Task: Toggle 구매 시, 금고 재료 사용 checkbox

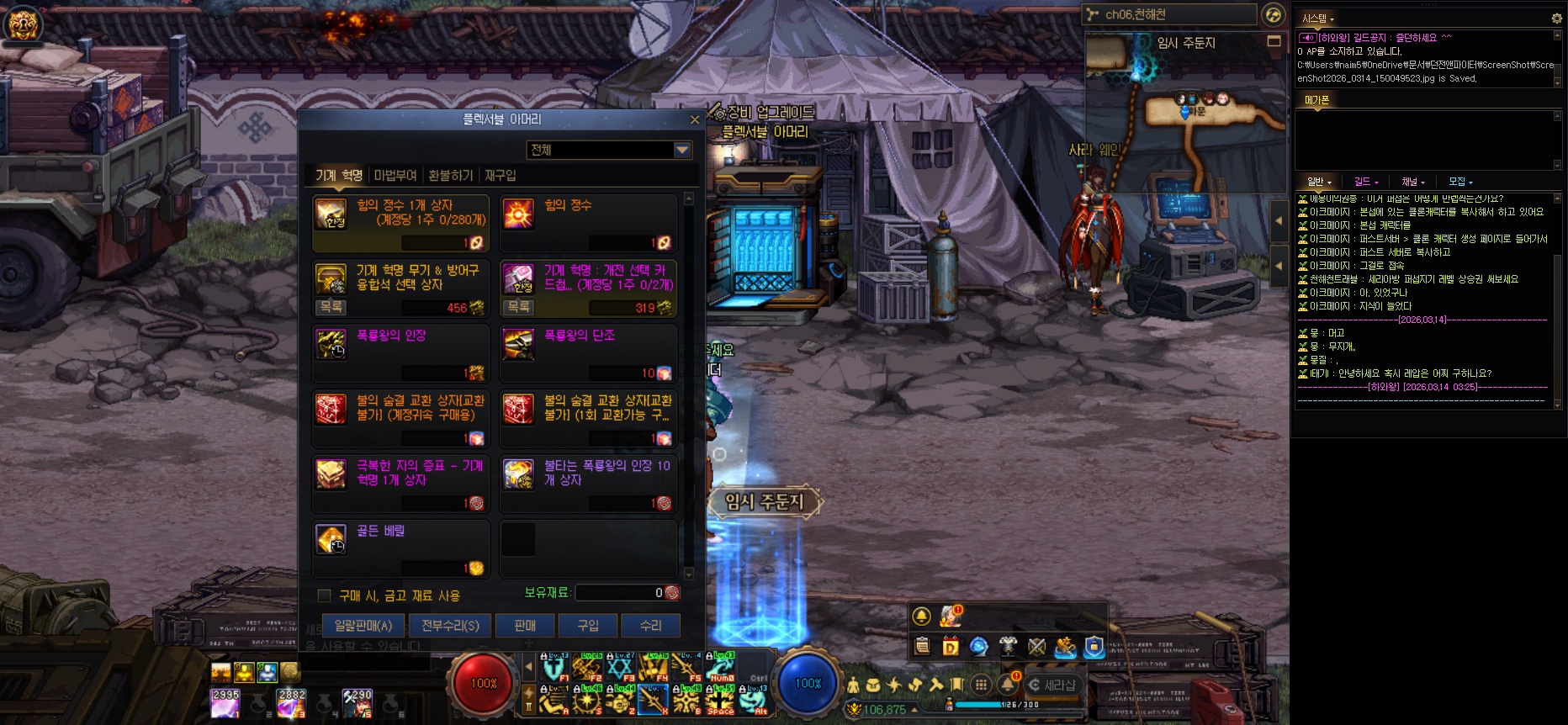Action: [x=324, y=595]
